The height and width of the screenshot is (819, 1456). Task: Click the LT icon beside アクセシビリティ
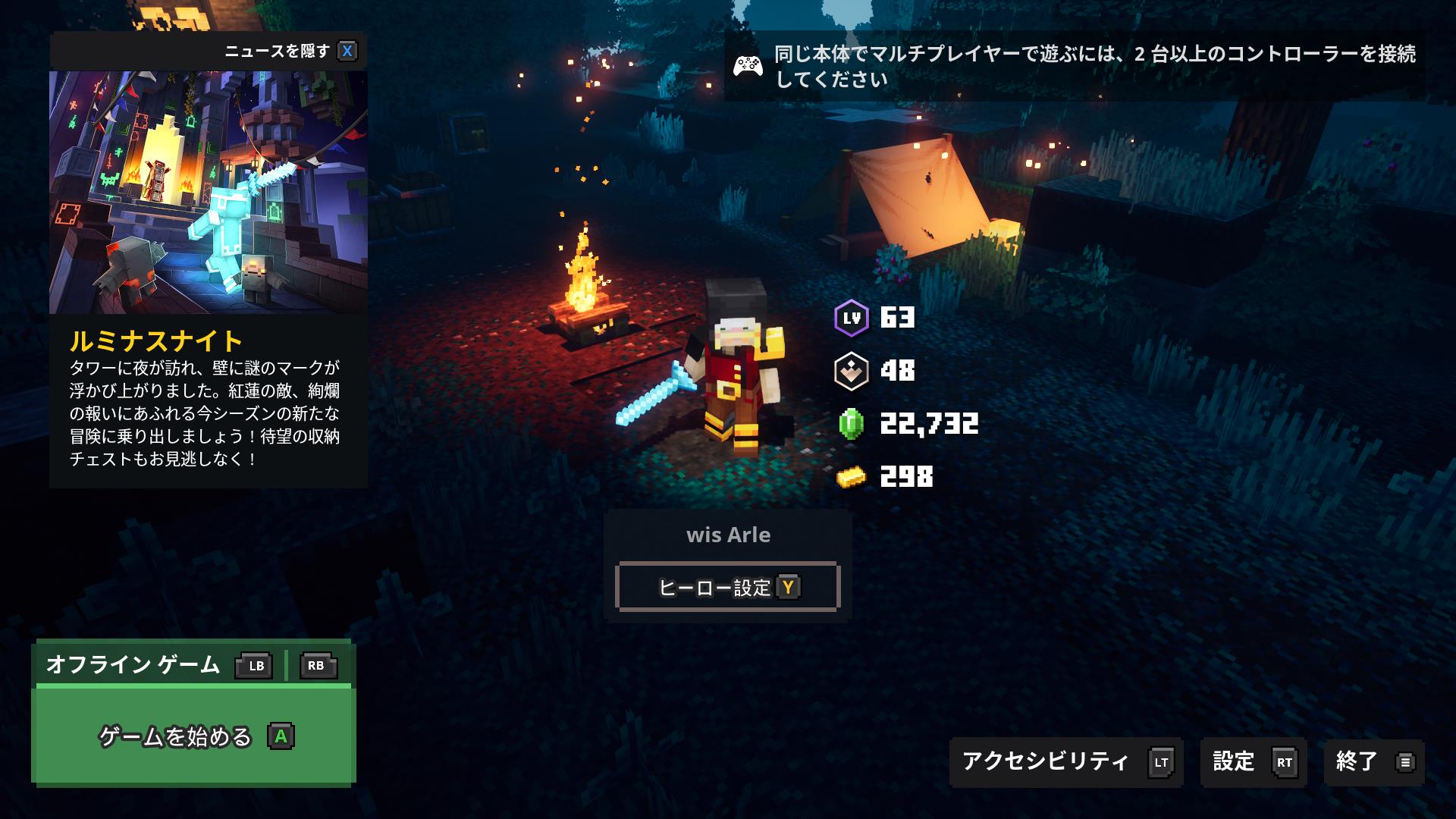pyautogui.click(x=1161, y=762)
